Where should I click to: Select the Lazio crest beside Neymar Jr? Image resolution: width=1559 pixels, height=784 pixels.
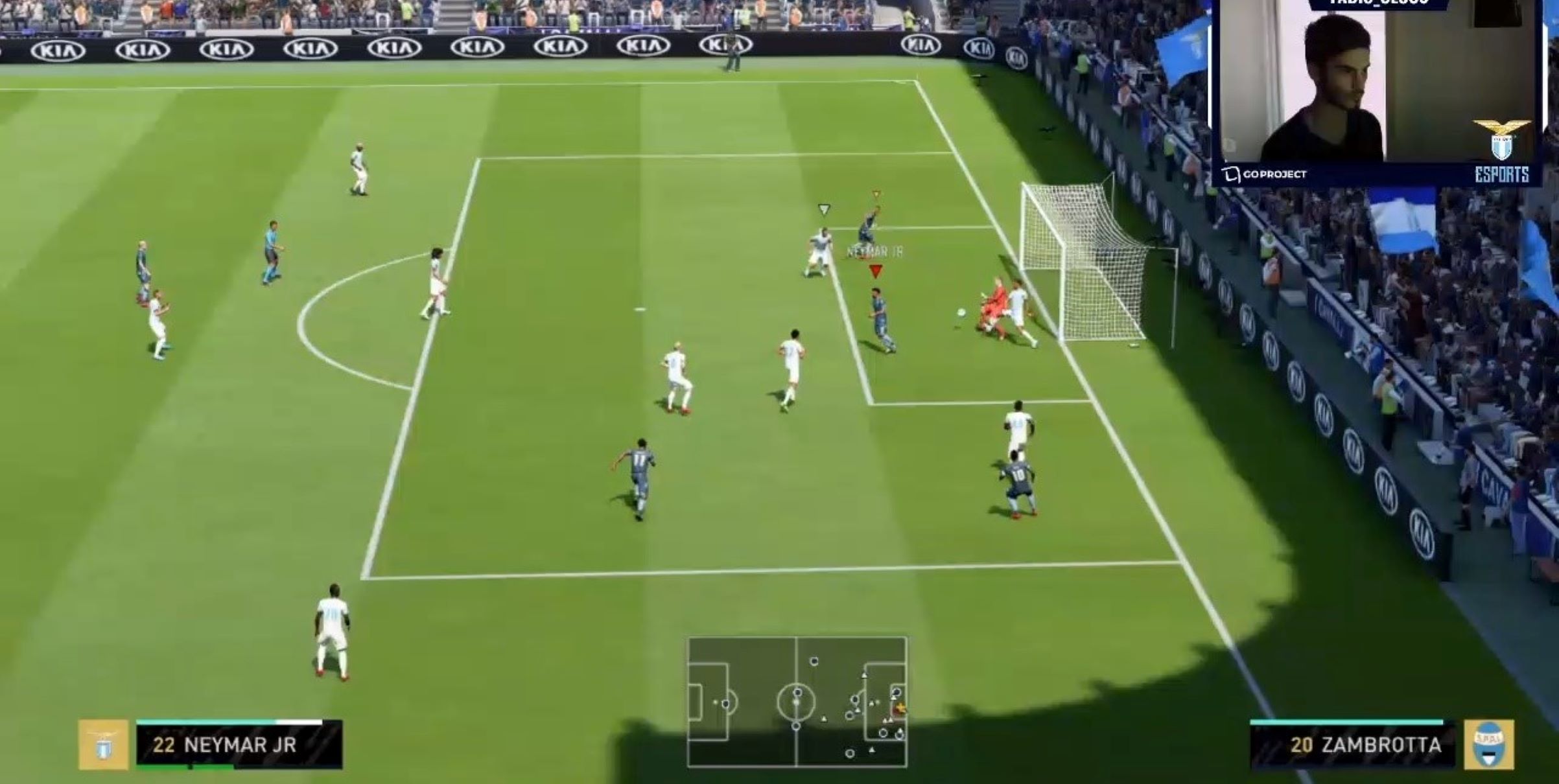click(103, 745)
